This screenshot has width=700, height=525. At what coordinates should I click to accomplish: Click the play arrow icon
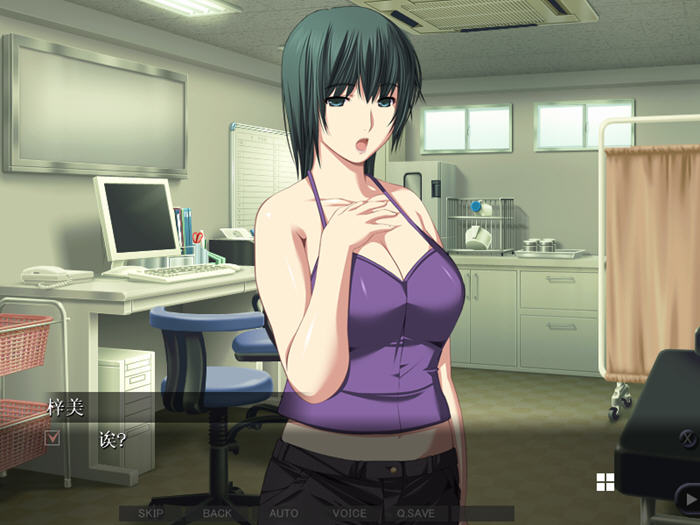pyautogui.click(x=688, y=497)
